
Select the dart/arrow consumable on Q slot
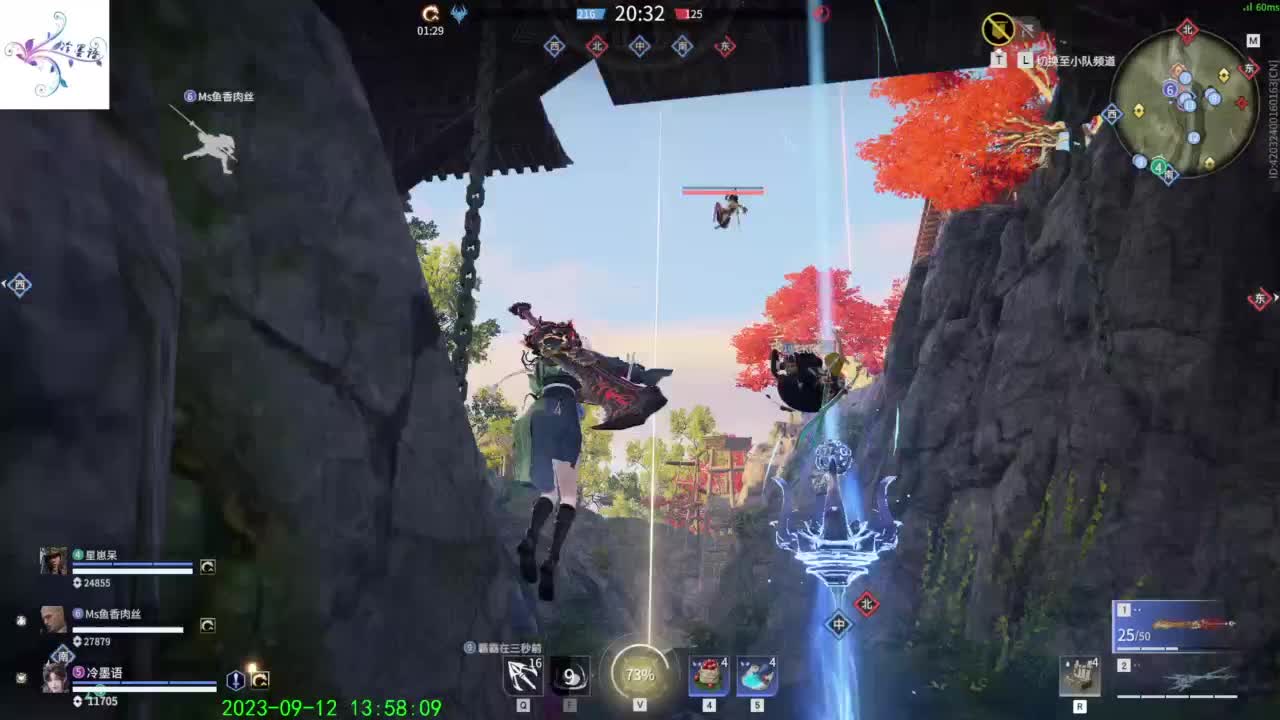(x=520, y=677)
